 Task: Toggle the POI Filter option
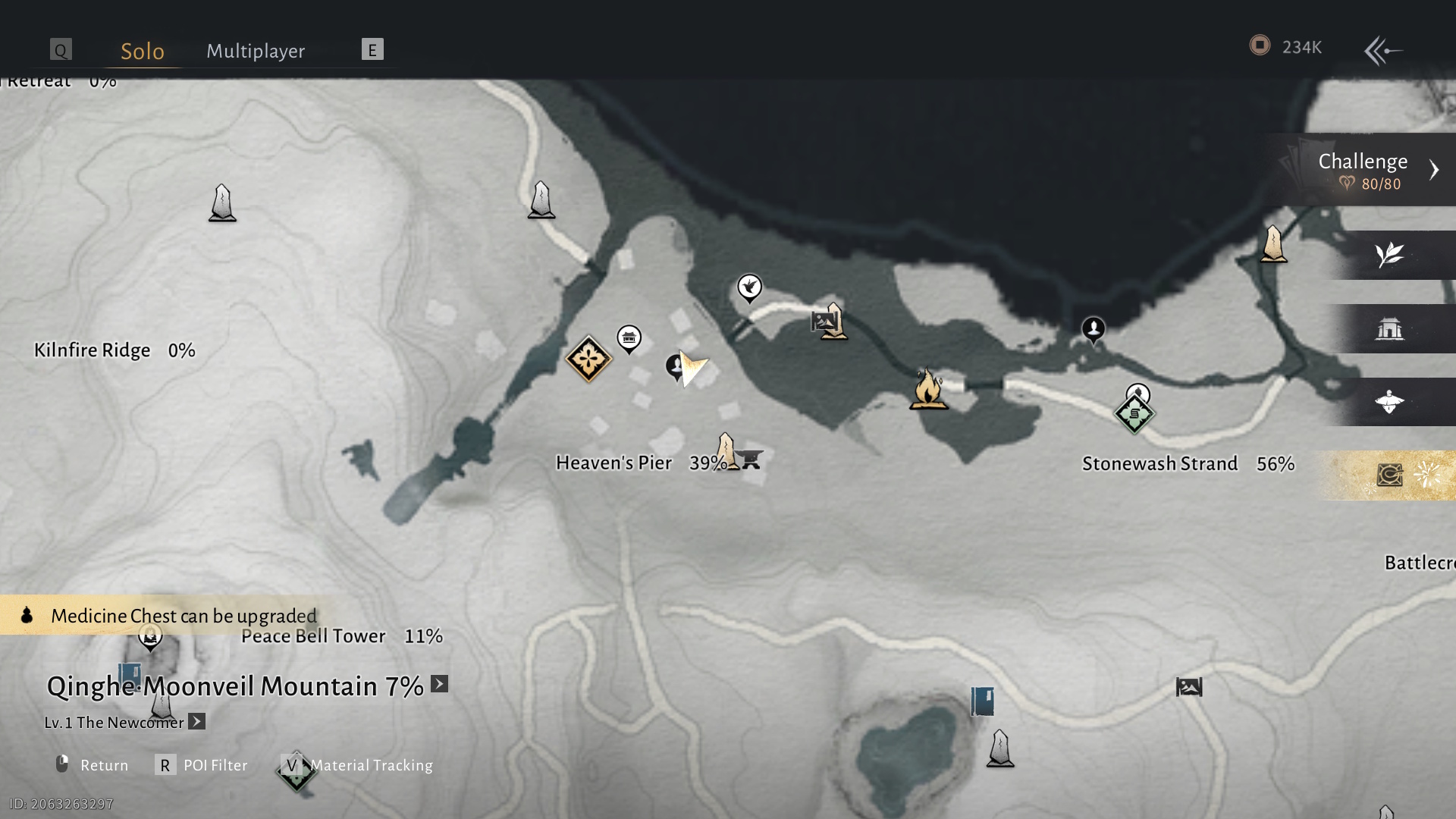pos(165,765)
